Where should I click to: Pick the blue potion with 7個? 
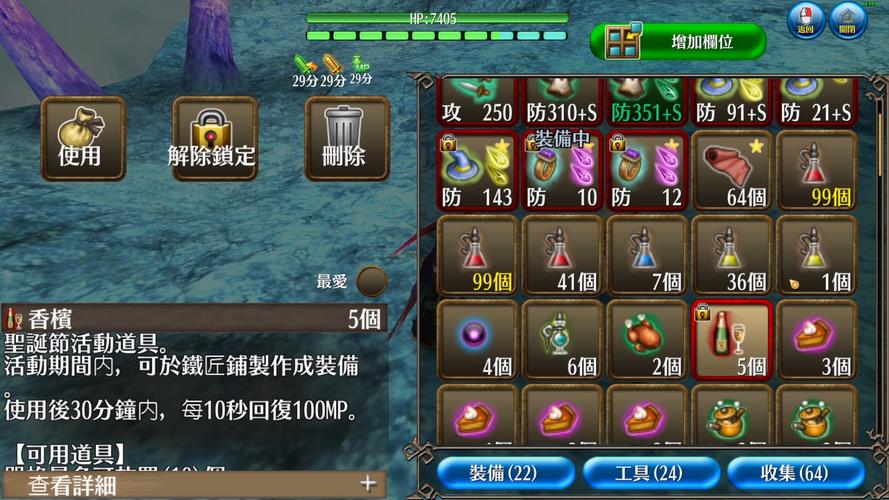(x=647, y=255)
